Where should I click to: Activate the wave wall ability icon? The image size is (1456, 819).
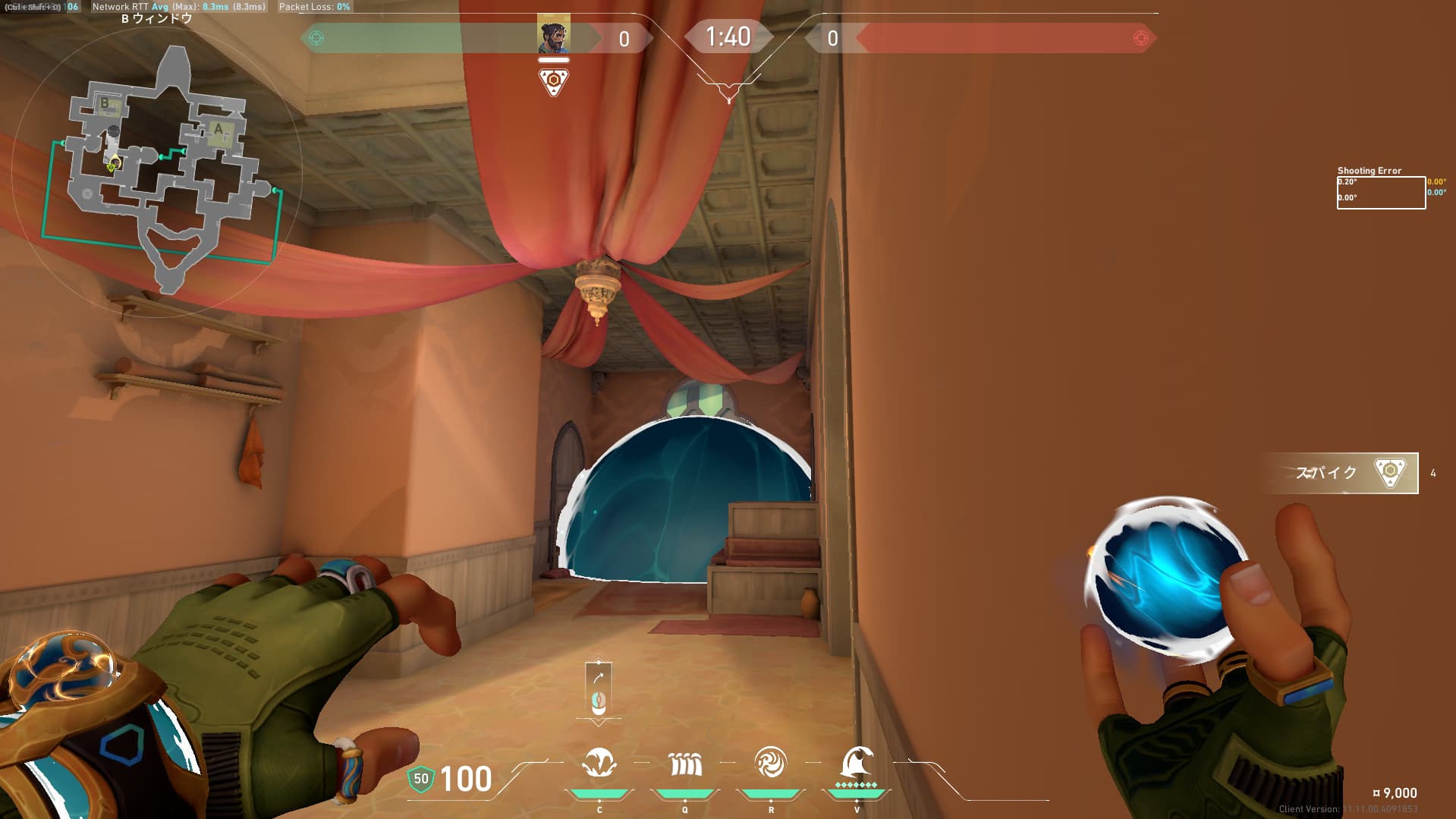685,764
